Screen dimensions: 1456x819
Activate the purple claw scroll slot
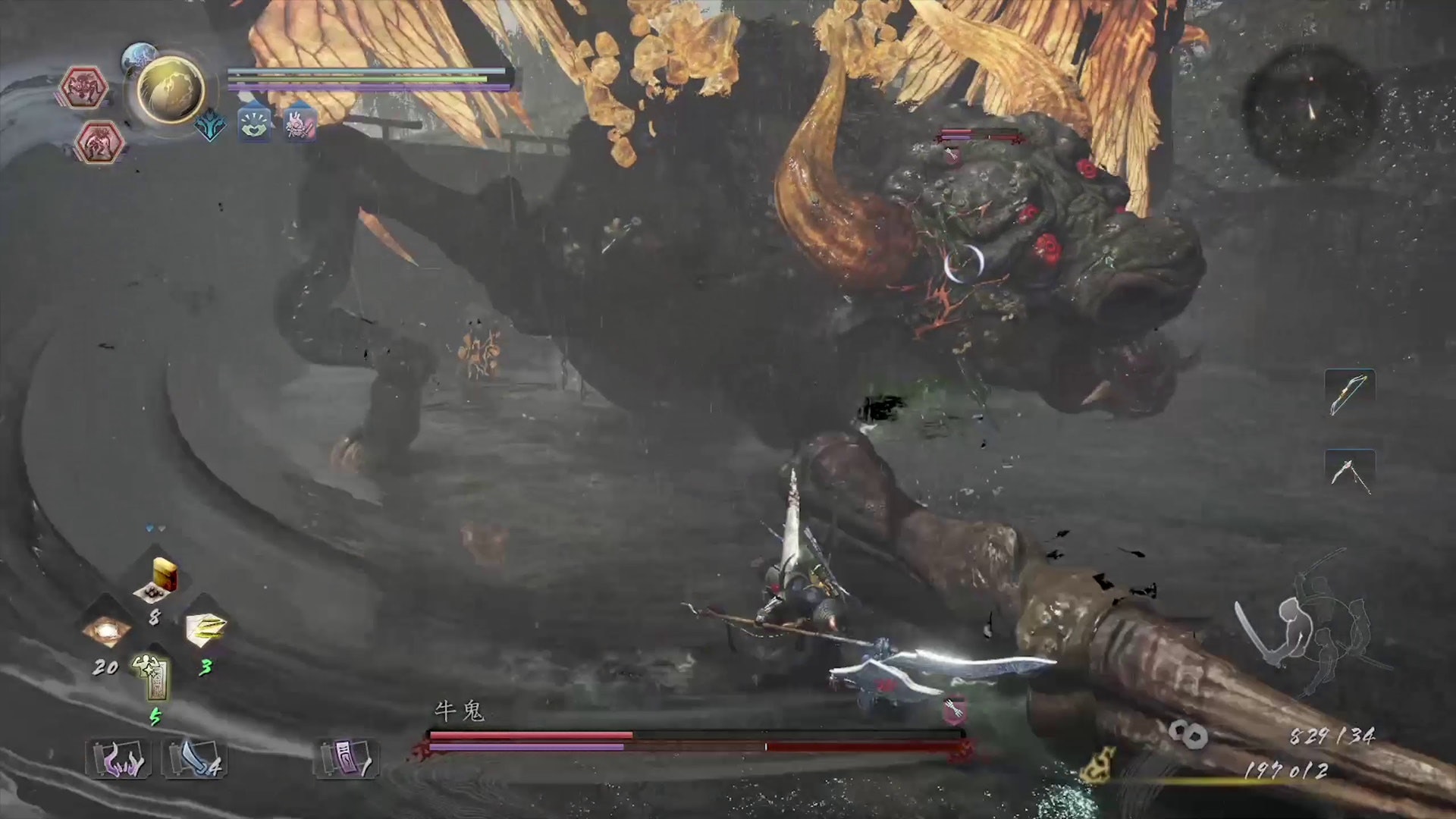118,758
